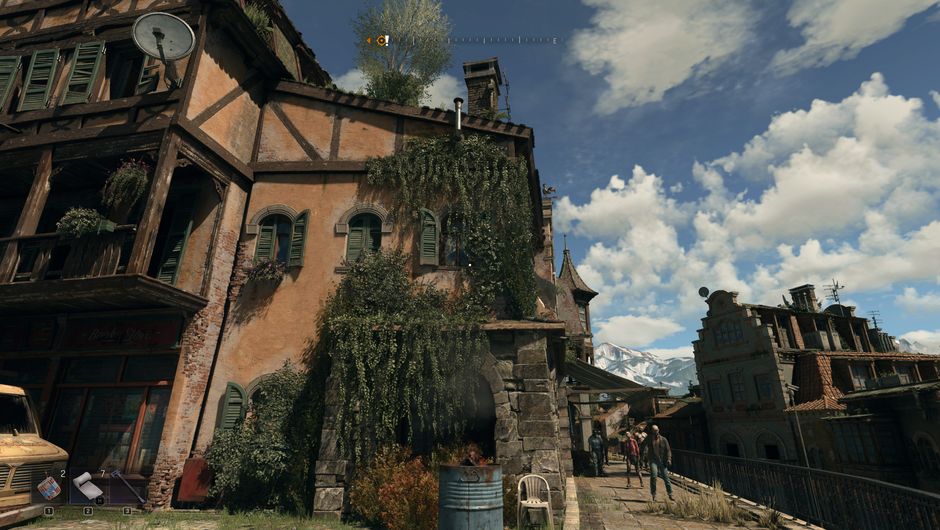Viewport: 940px width, 530px height.
Task: Select the throwable item in hotbar slot one
Action: [x=49, y=487]
